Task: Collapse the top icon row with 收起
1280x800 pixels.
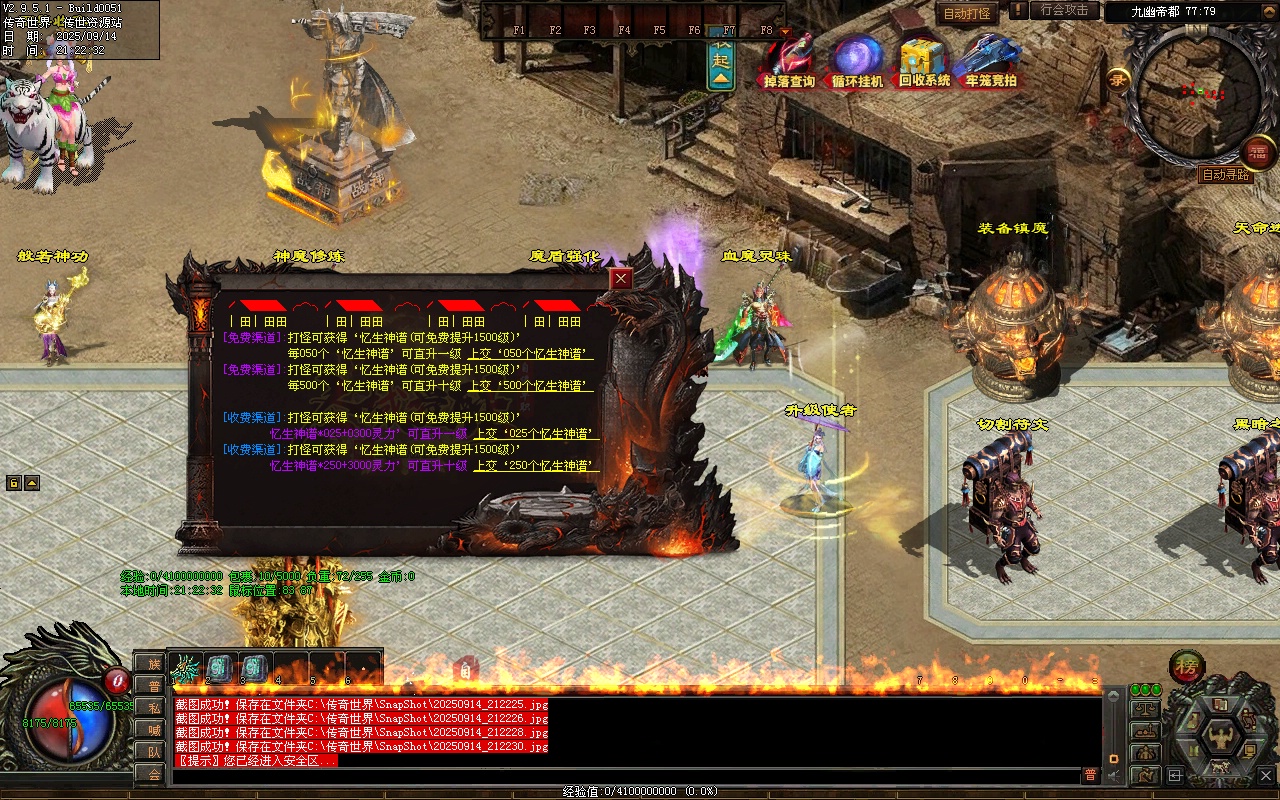Action: click(x=721, y=64)
